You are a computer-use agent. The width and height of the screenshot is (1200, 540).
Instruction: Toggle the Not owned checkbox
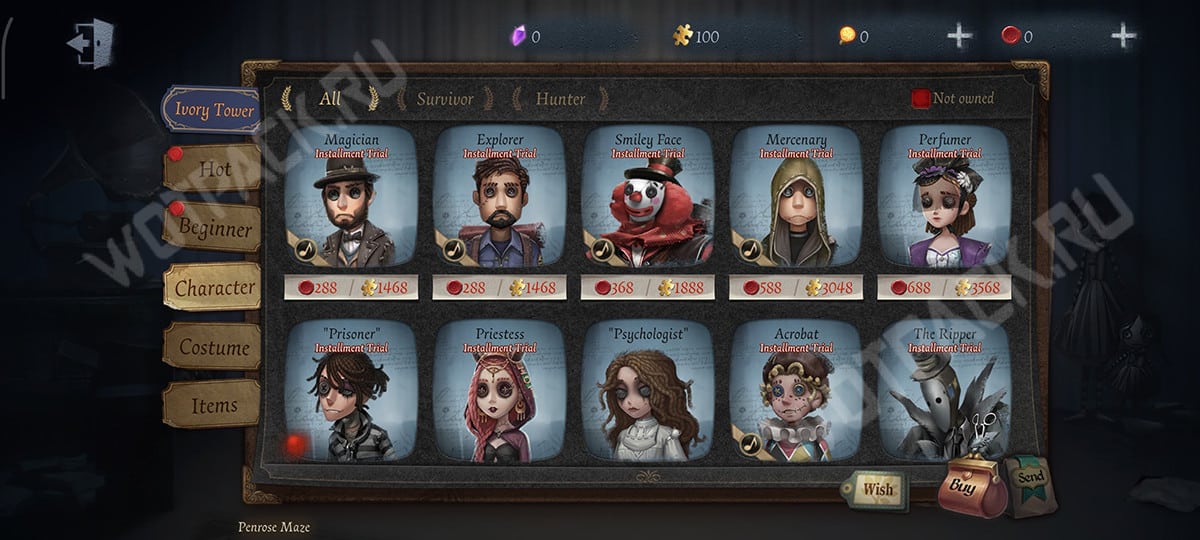[921, 98]
